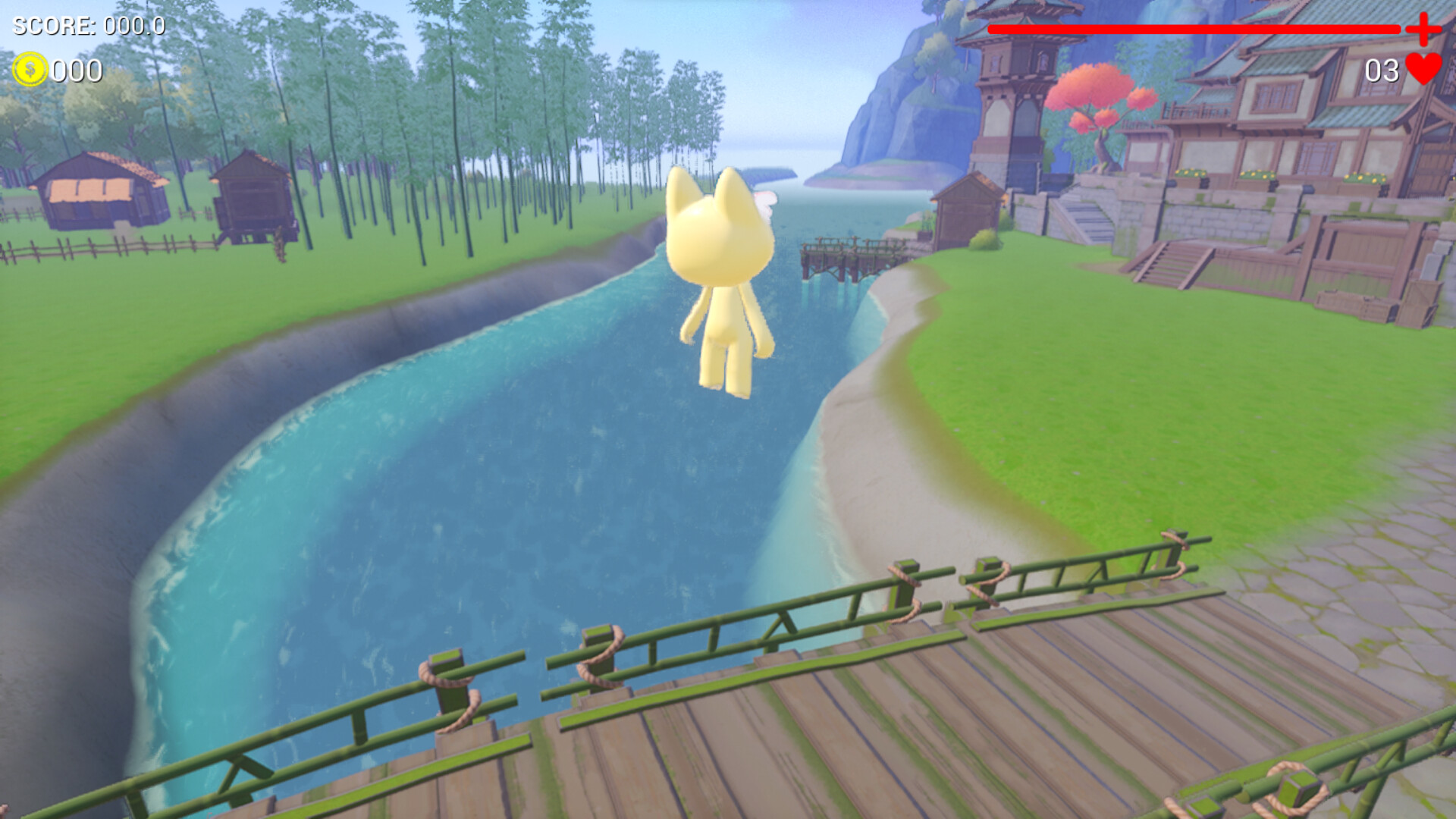This screenshot has height=819, width=1456.
Task: Click the dollar sign inside the coin
Action: point(30,71)
